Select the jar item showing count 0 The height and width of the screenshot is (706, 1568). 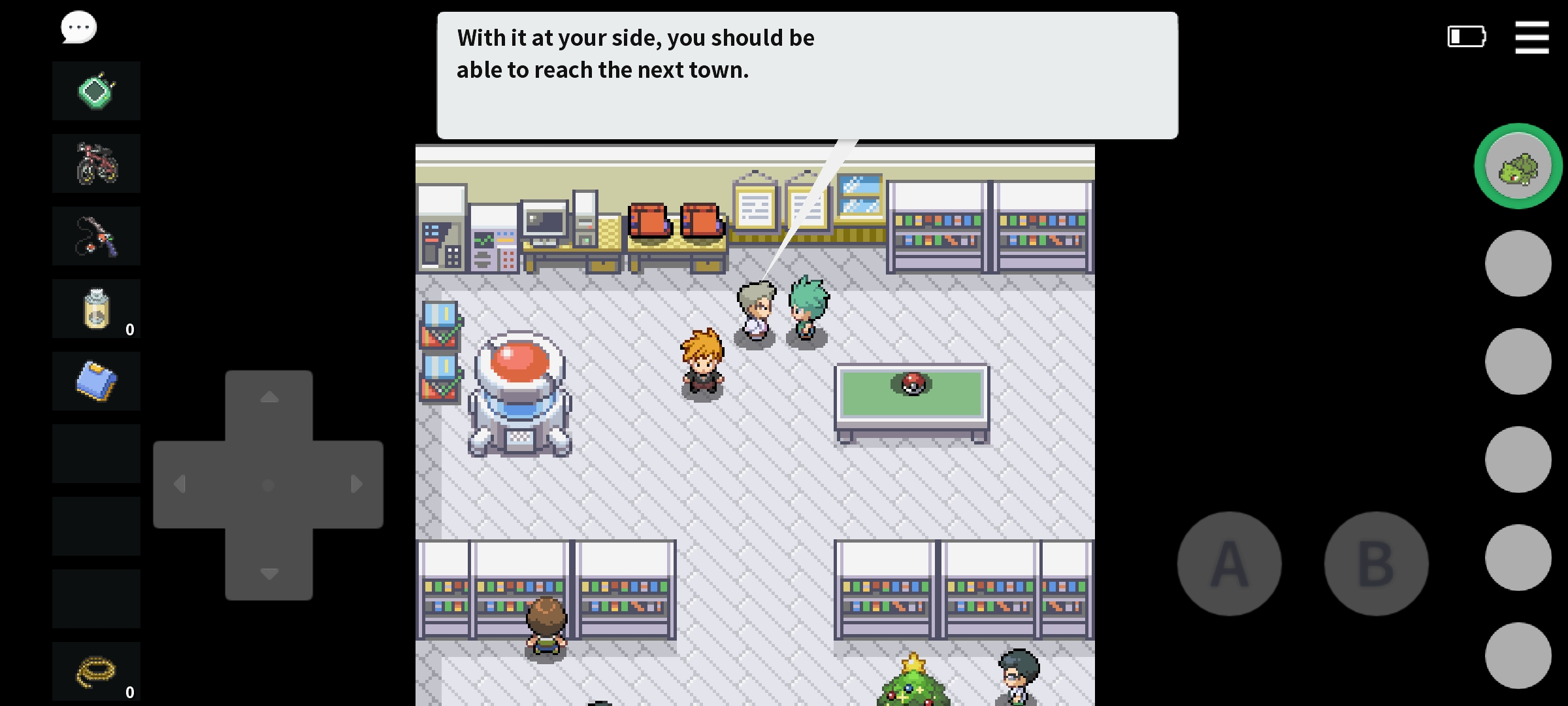[96, 309]
